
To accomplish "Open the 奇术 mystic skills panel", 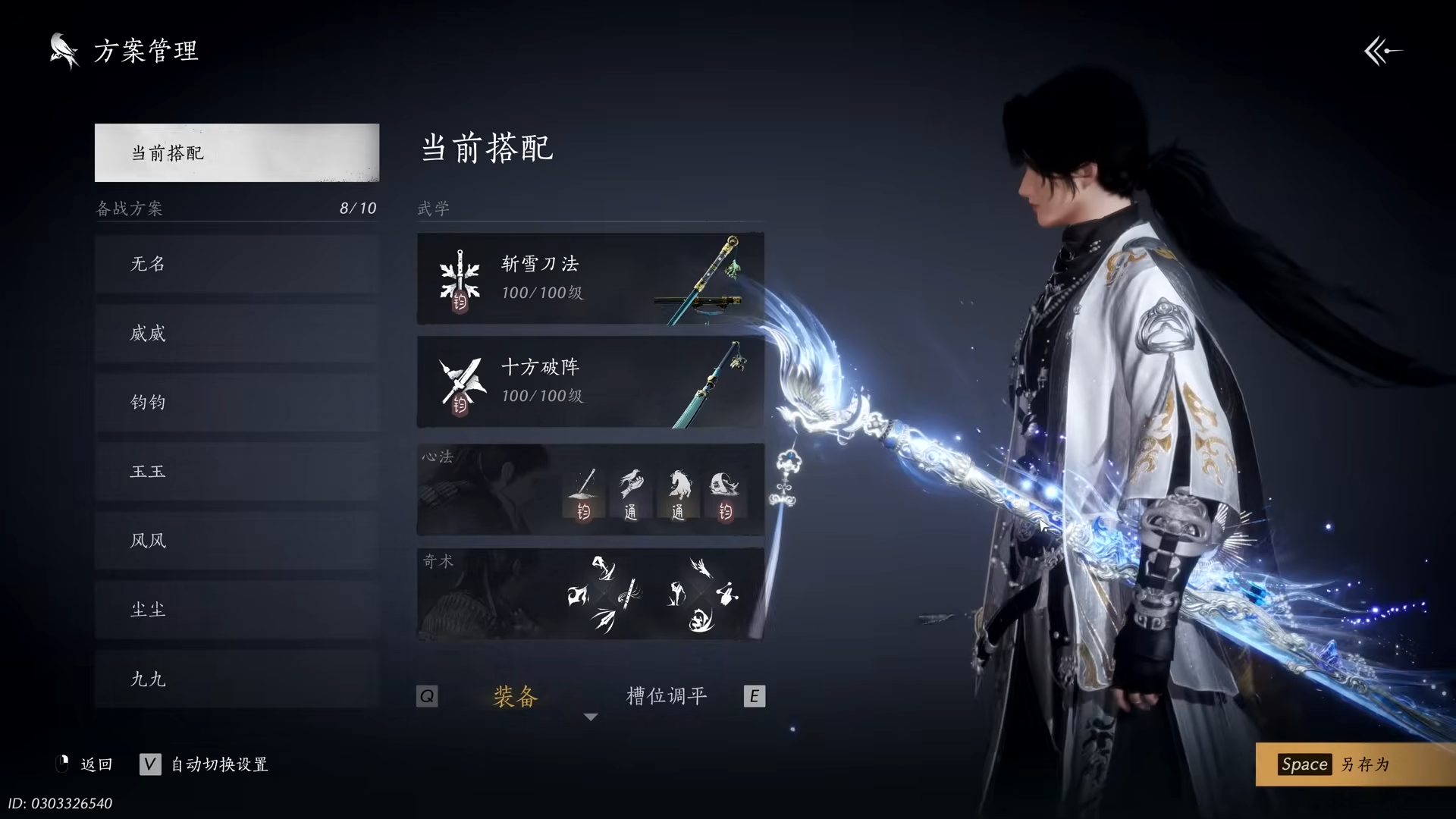I will pyautogui.click(x=590, y=594).
